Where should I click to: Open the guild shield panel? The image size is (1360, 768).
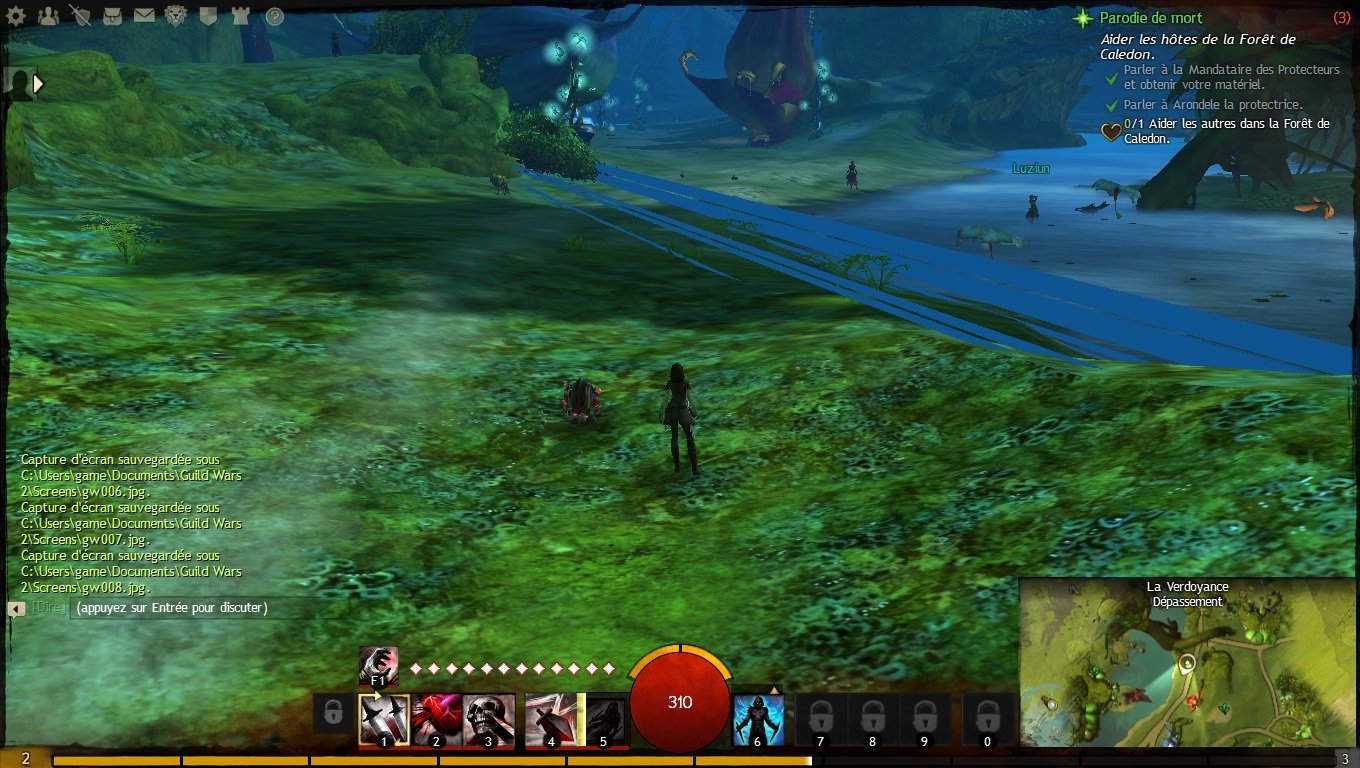(208, 16)
